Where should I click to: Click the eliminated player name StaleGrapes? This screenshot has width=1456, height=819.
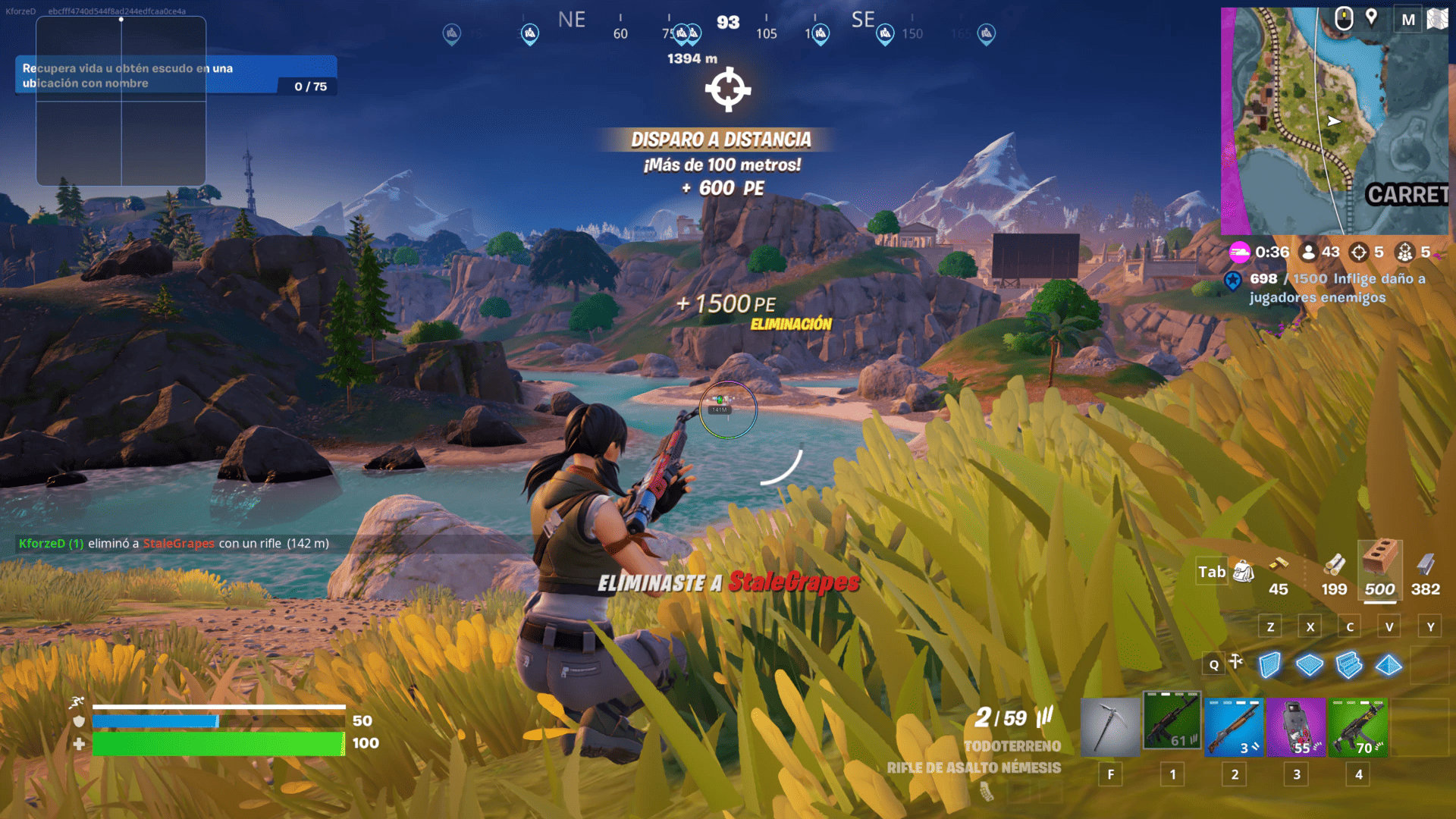pyautogui.click(x=179, y=544)
